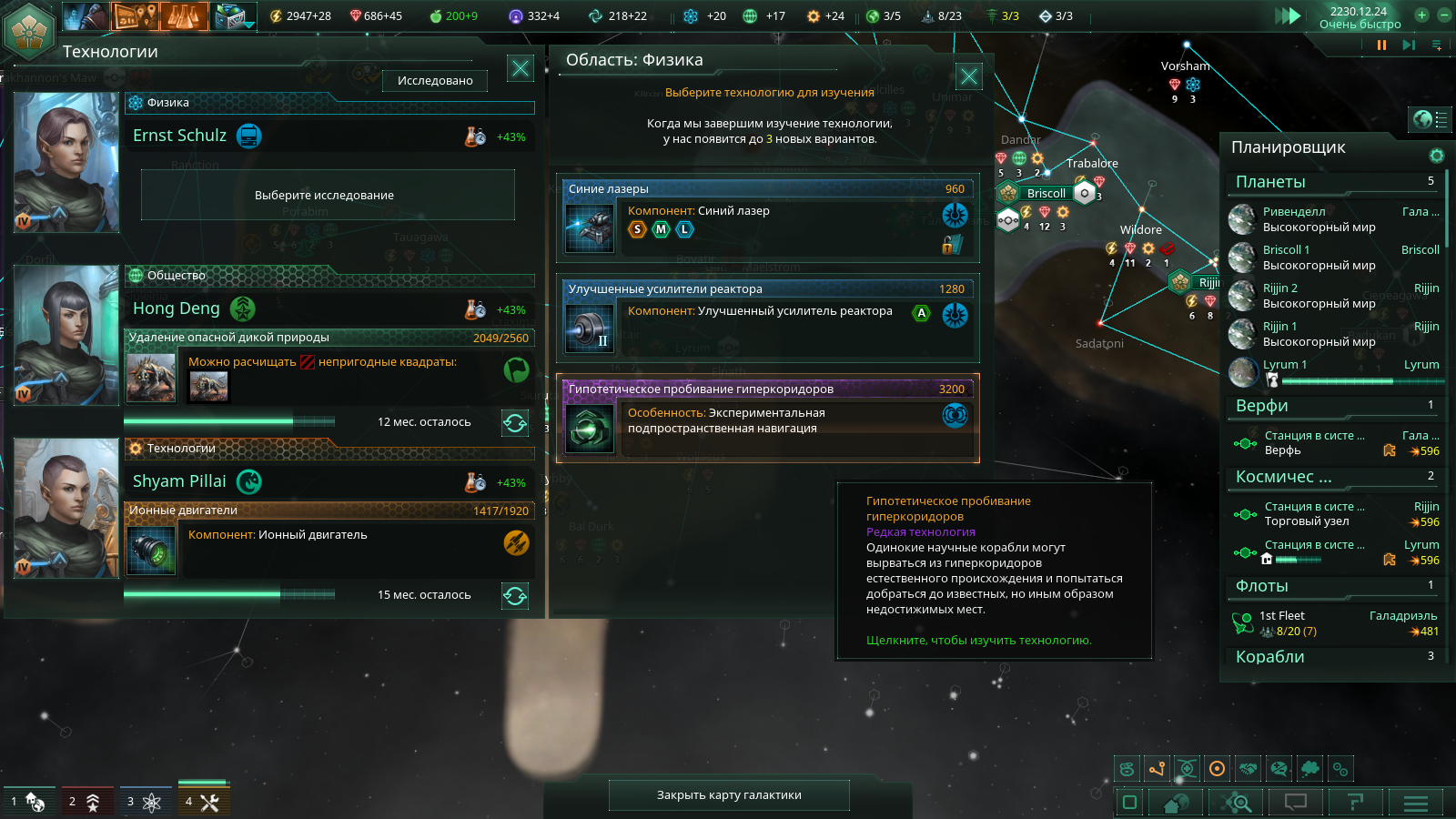Close the Технологии panel
This screenshot has width=1456, height=819.
tap(521, 68)
